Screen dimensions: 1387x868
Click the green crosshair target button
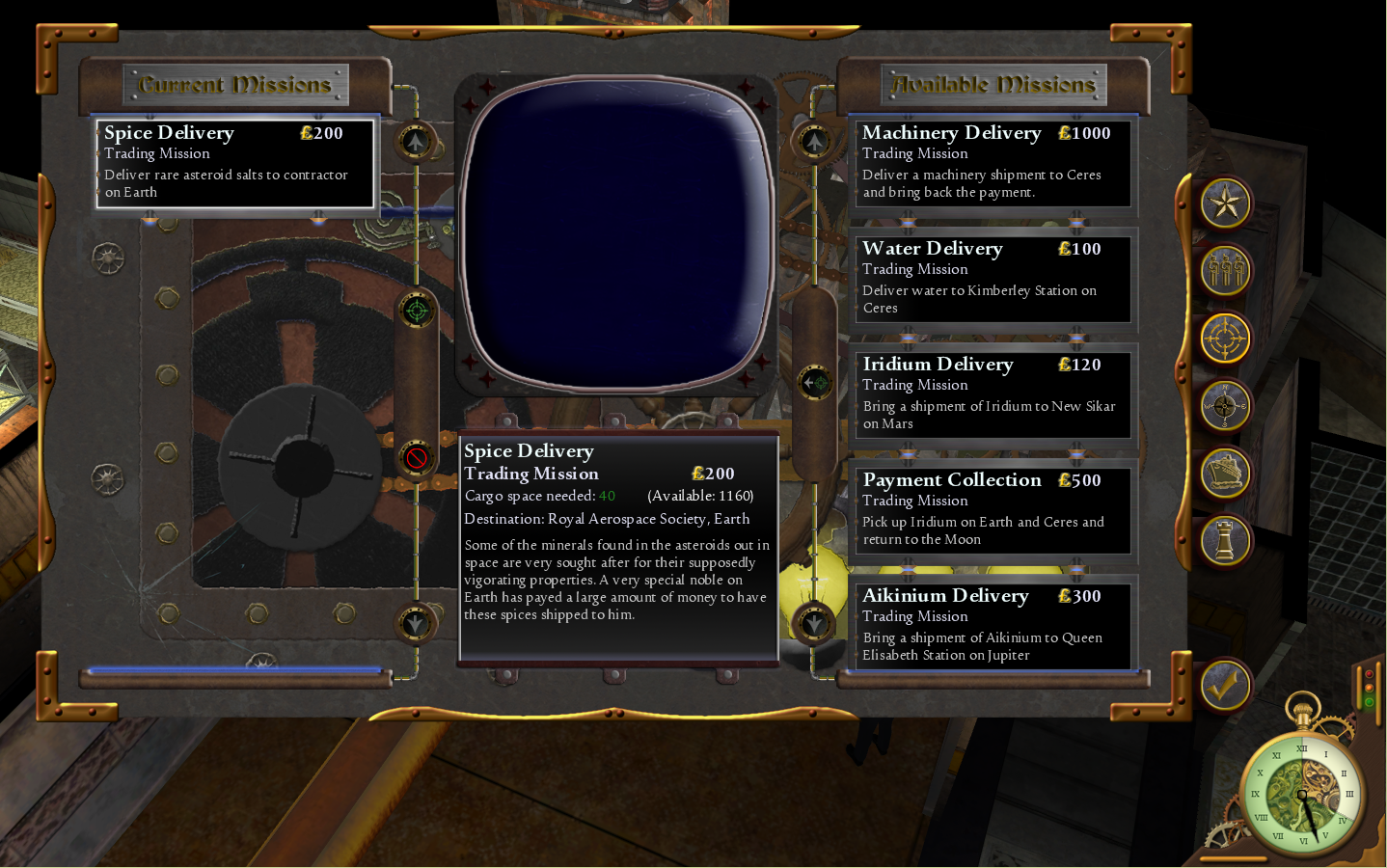click(x=417, y=311)
